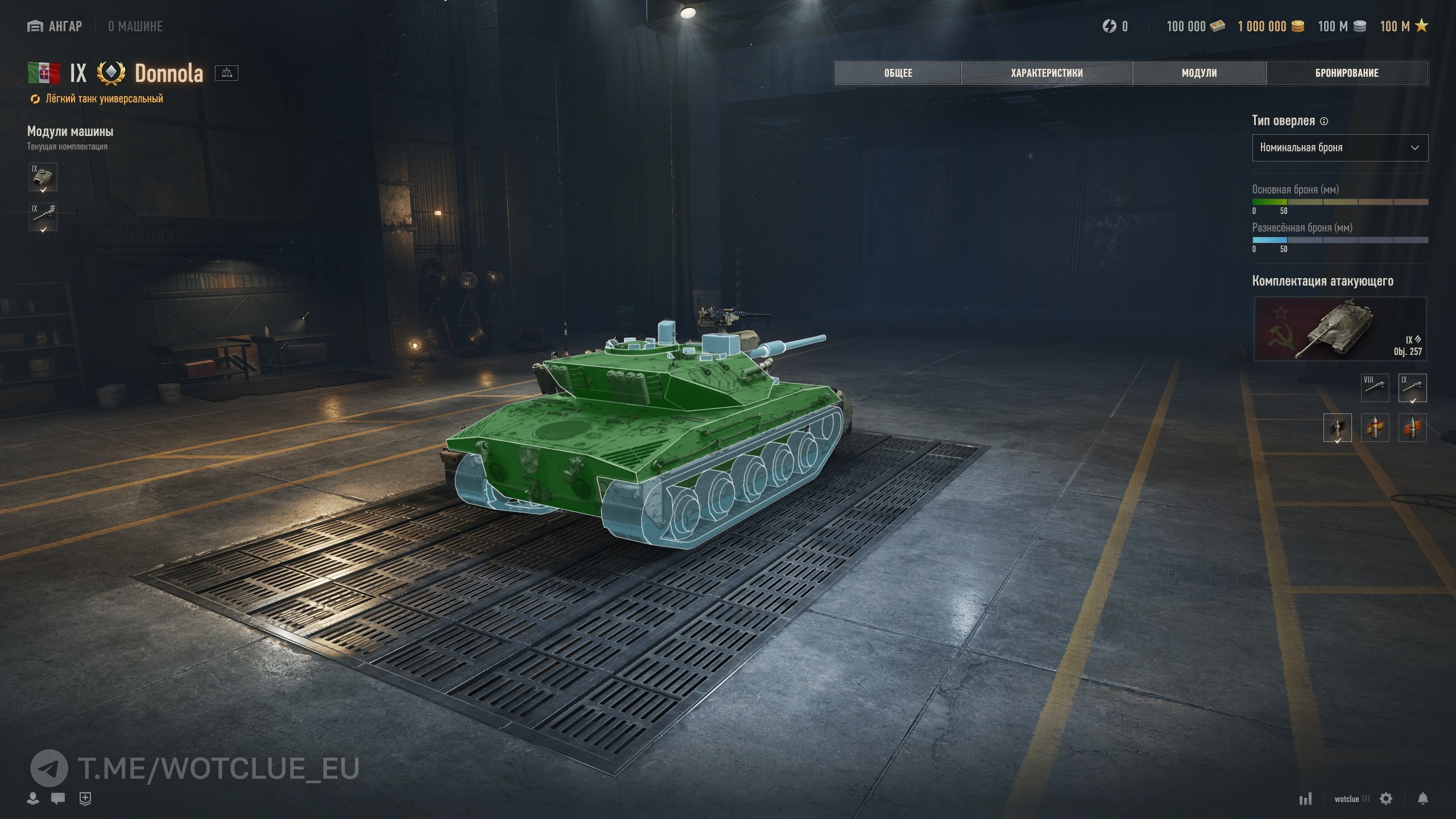Click the info icon beside Тип оверлея
The image size is (1456, 819).
click(x=1324, y=121)
